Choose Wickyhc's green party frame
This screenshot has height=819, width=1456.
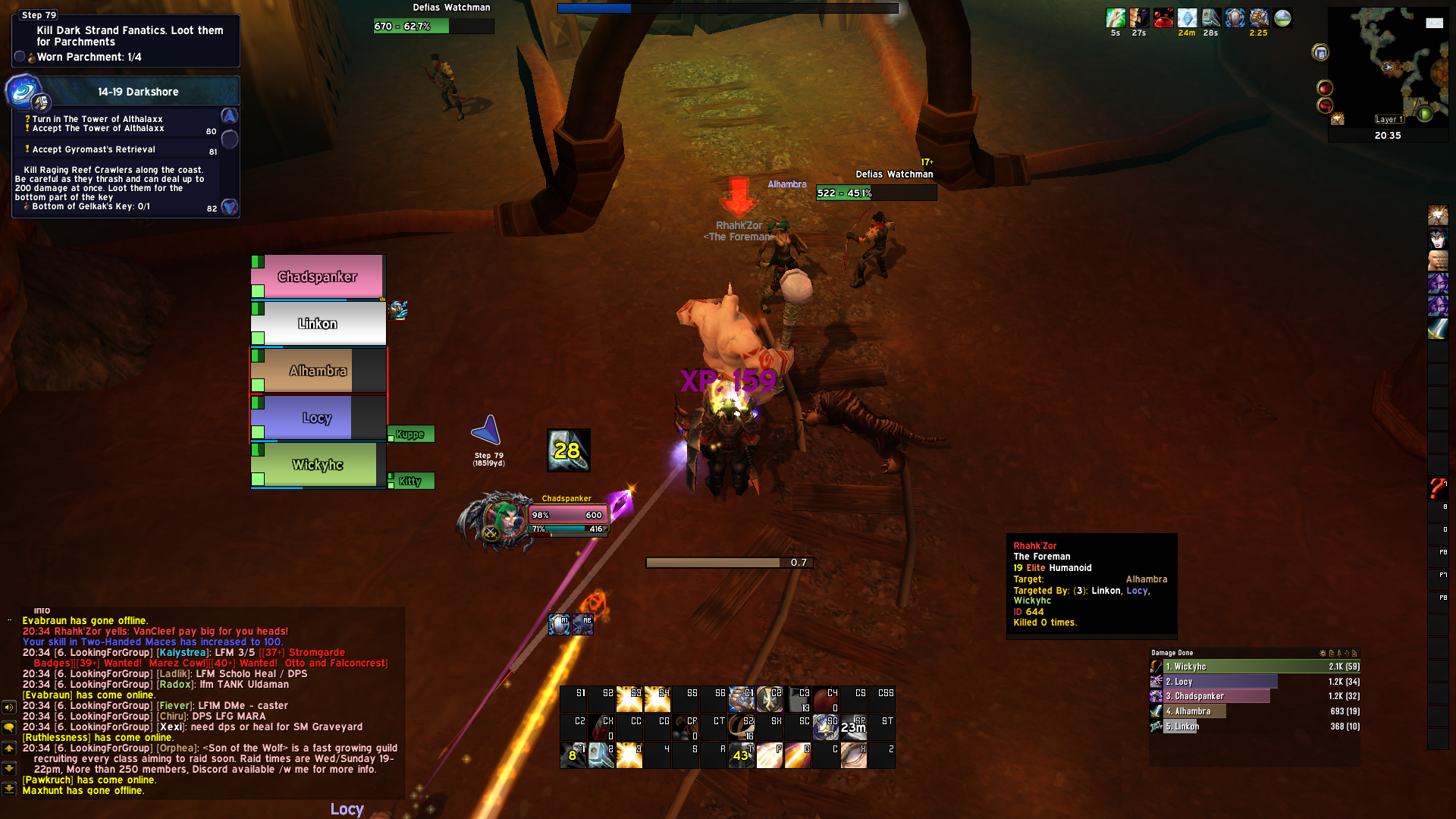(x=318, y=465)
